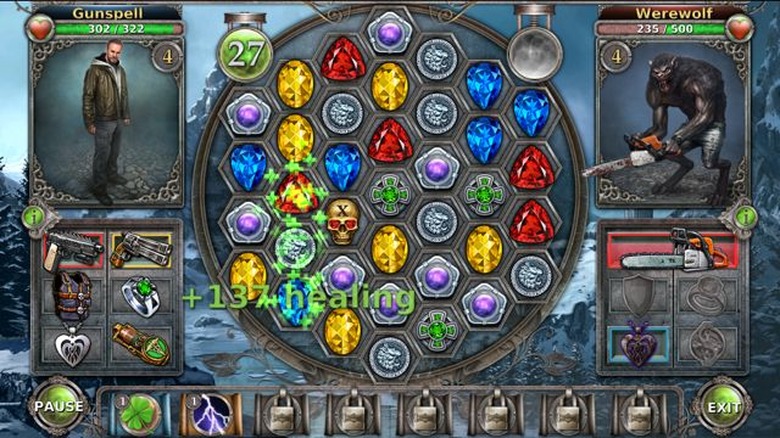Select the green medical bracer slot
The width and height of the screenshot is (780, 438).
coord(140,345)
